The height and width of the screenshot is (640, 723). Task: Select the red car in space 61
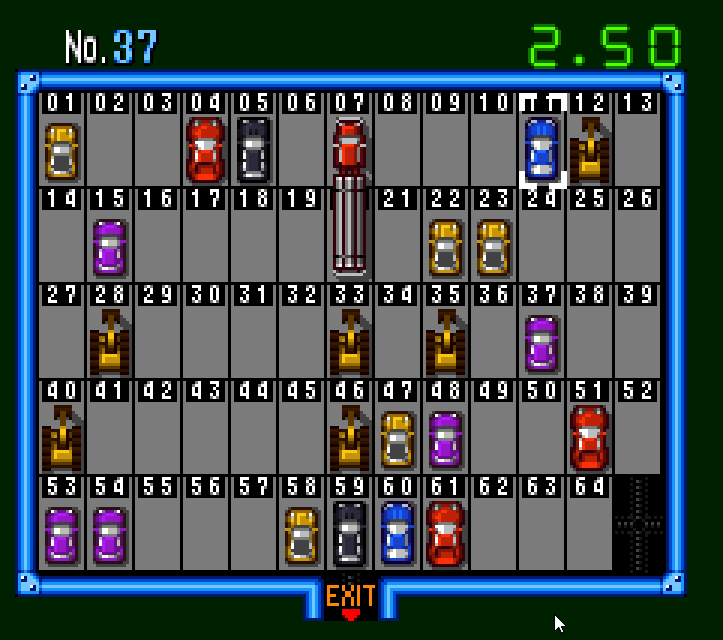coord(445,535)
